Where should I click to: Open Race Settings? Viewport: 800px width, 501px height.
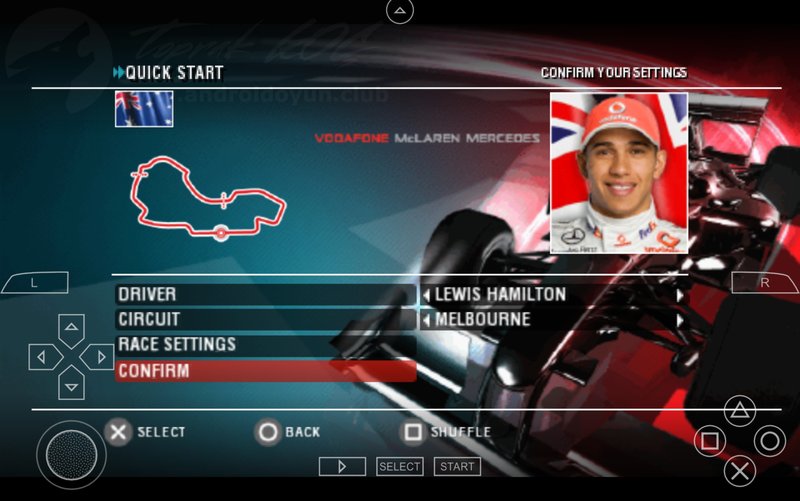coord(264,345)
